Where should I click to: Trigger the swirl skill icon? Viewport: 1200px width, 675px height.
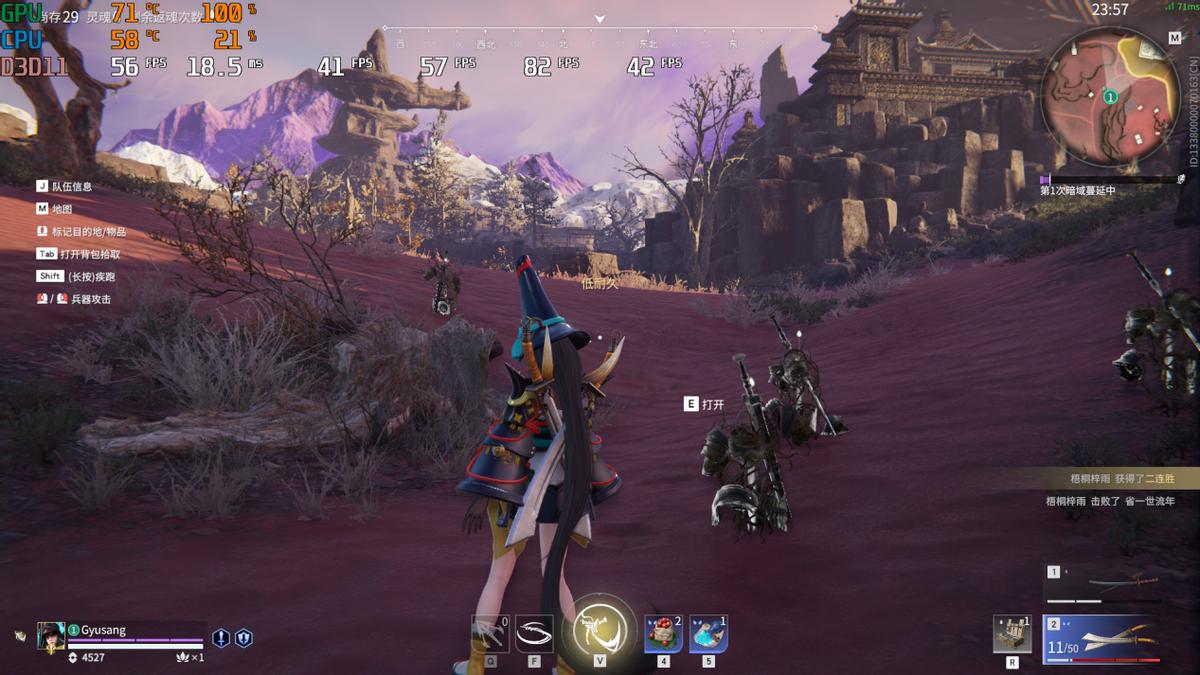point(534,633)
